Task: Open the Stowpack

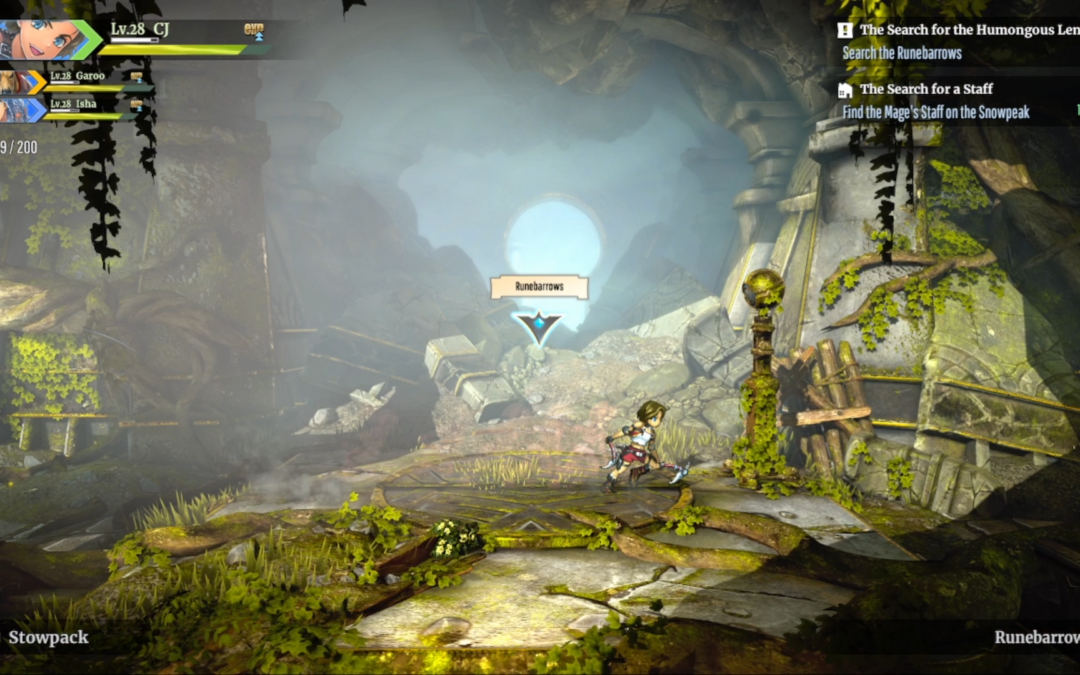Action: point(48,637)
